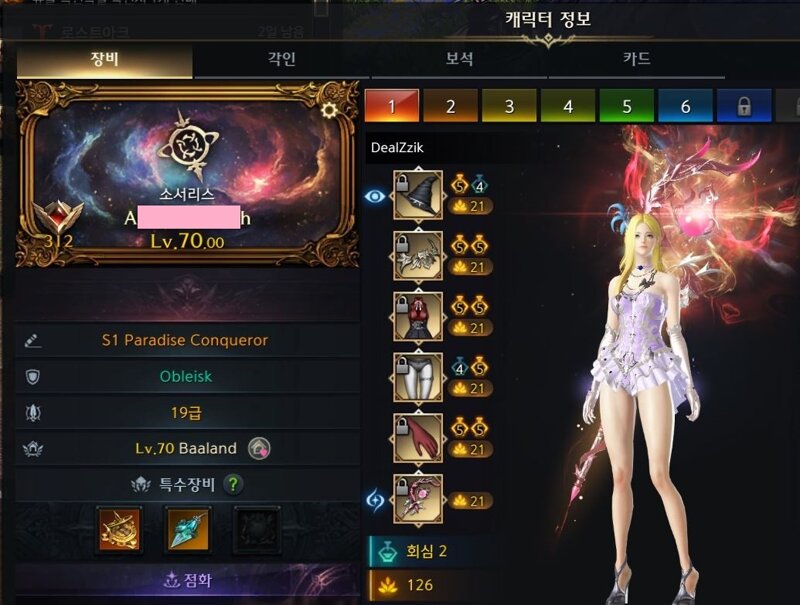Toggle the helmet visibility eye icon
The width and height of the screenshot is (800, 605).
[376, 197]
